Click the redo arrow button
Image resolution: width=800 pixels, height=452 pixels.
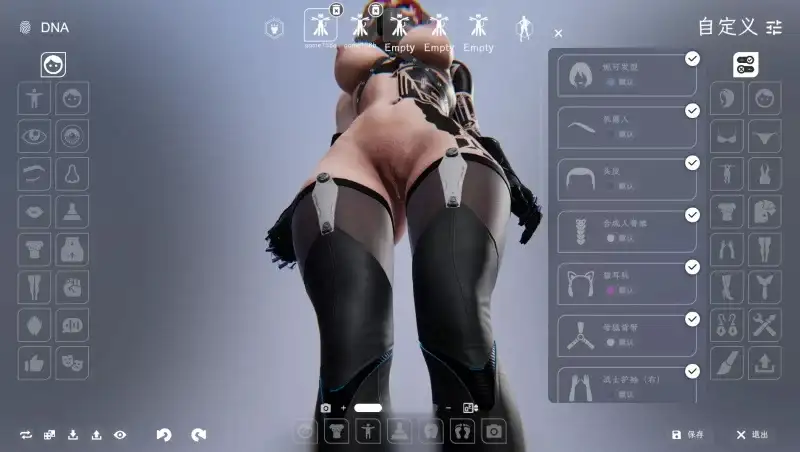tap(199, 435)
